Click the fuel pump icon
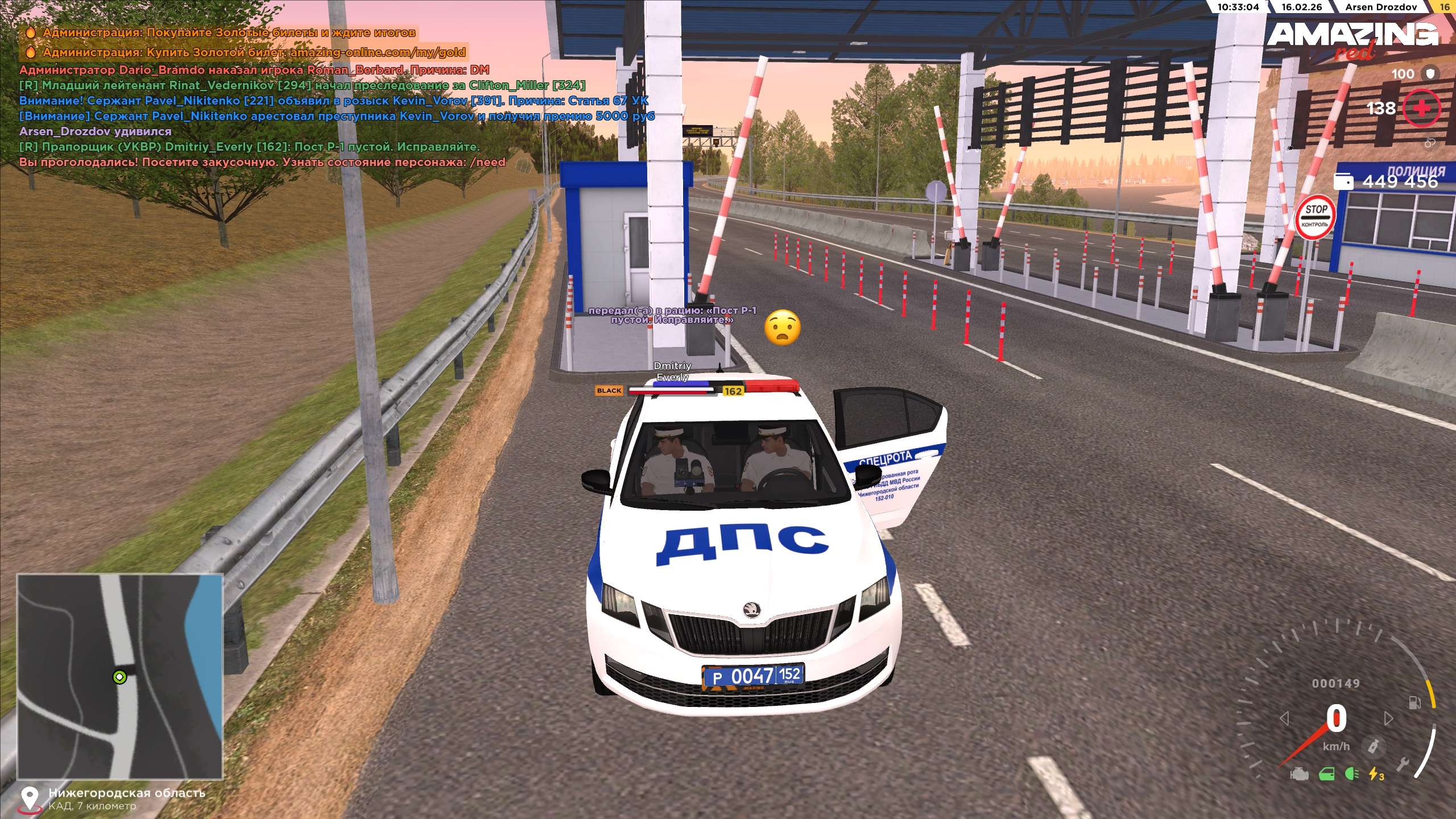Screen dimensions: 1456x819 pos(1414,703)
